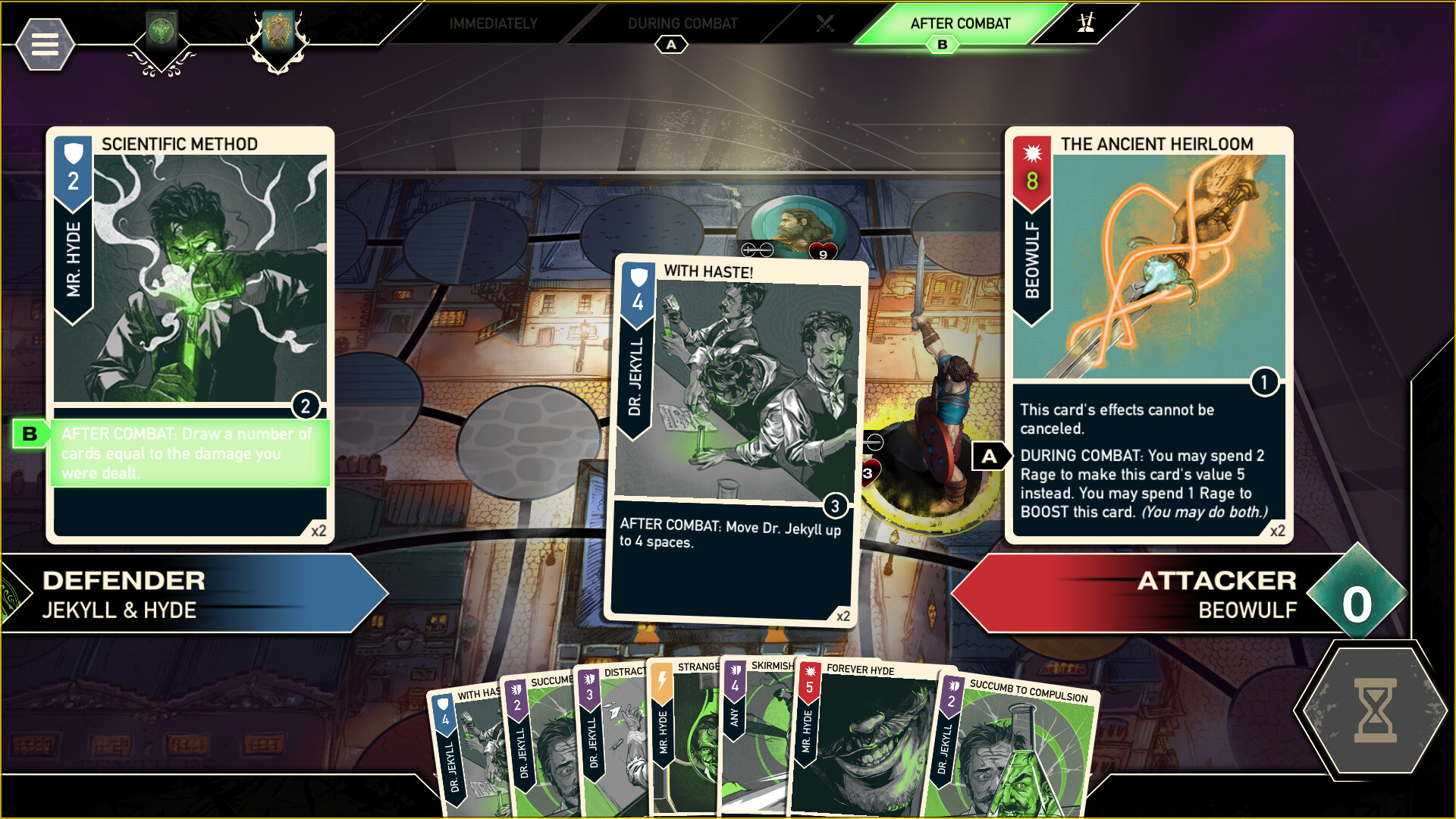
Task: Click the crossed swords combat icon
Action: [826, 23]
